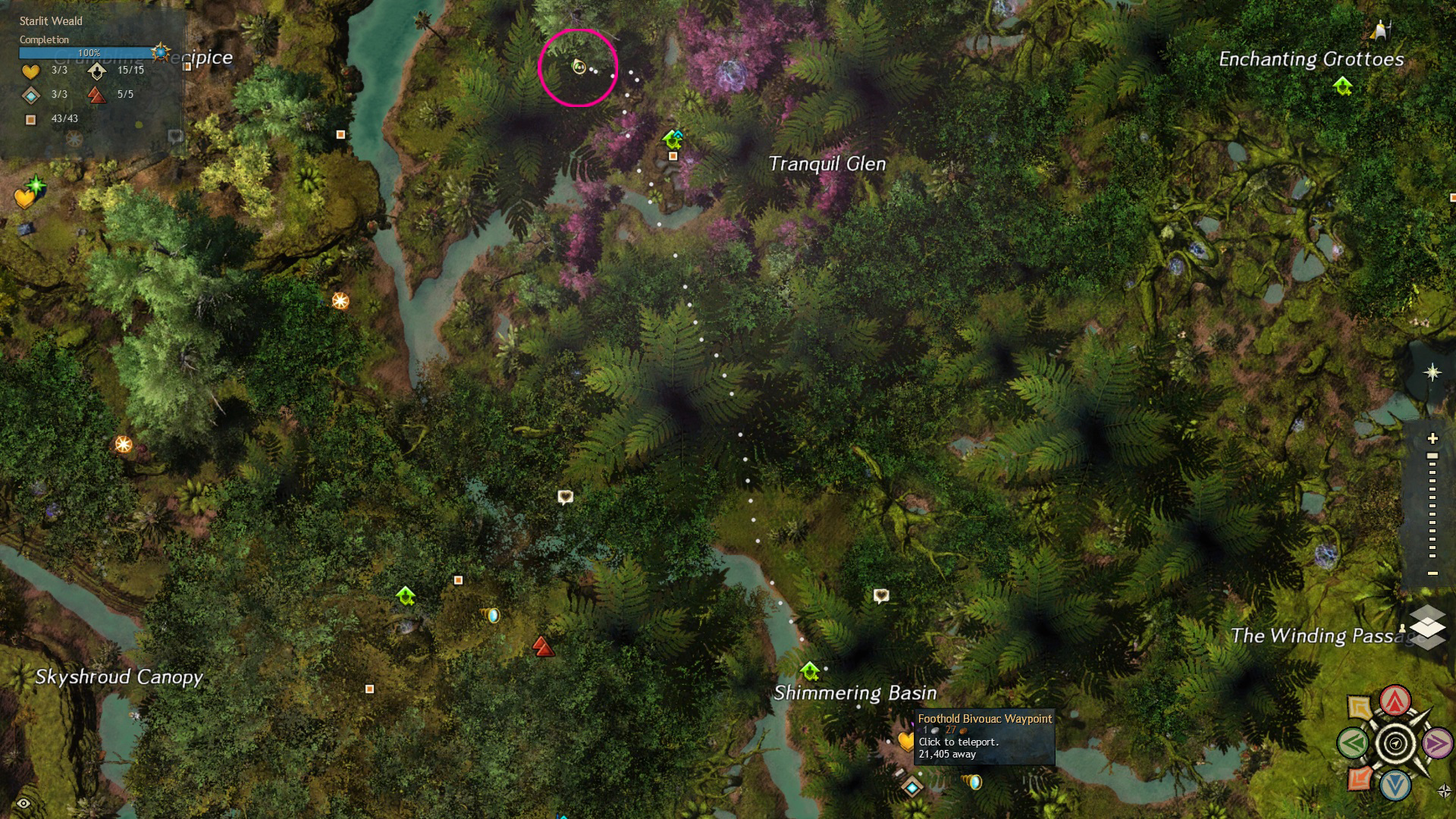The width and height of the screenshot is (1456, 819).
Task: Click the blue down-arrow compass button
Action: (x=1395, y=785)
